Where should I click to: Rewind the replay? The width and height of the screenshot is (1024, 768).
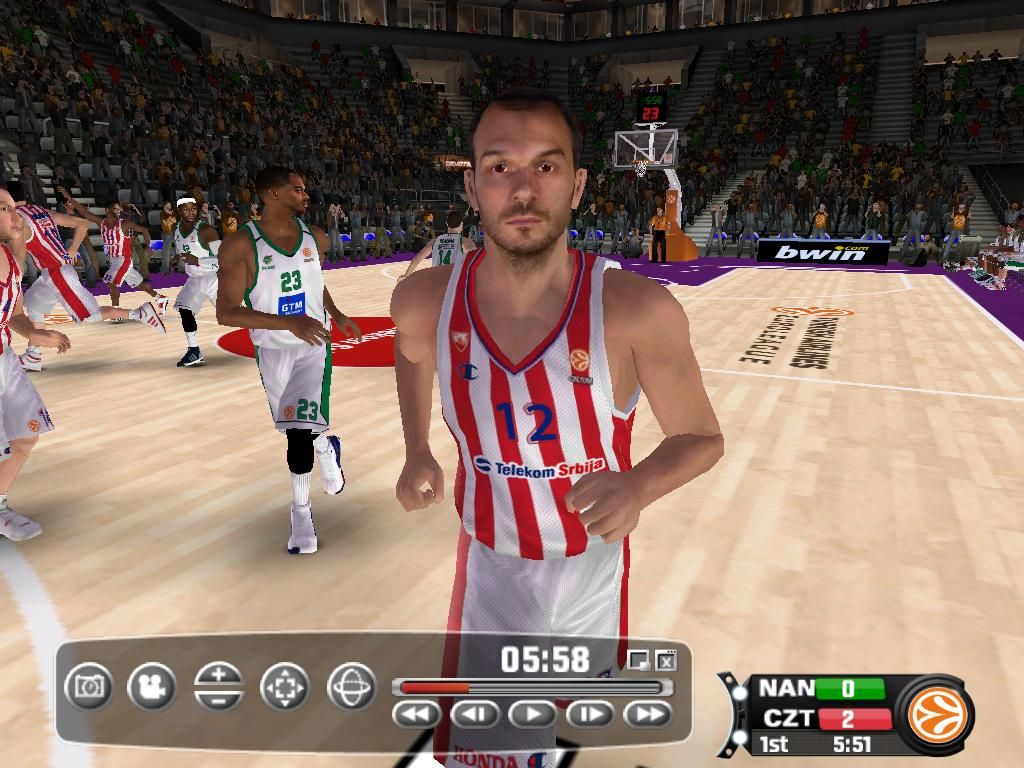(417, 714)
